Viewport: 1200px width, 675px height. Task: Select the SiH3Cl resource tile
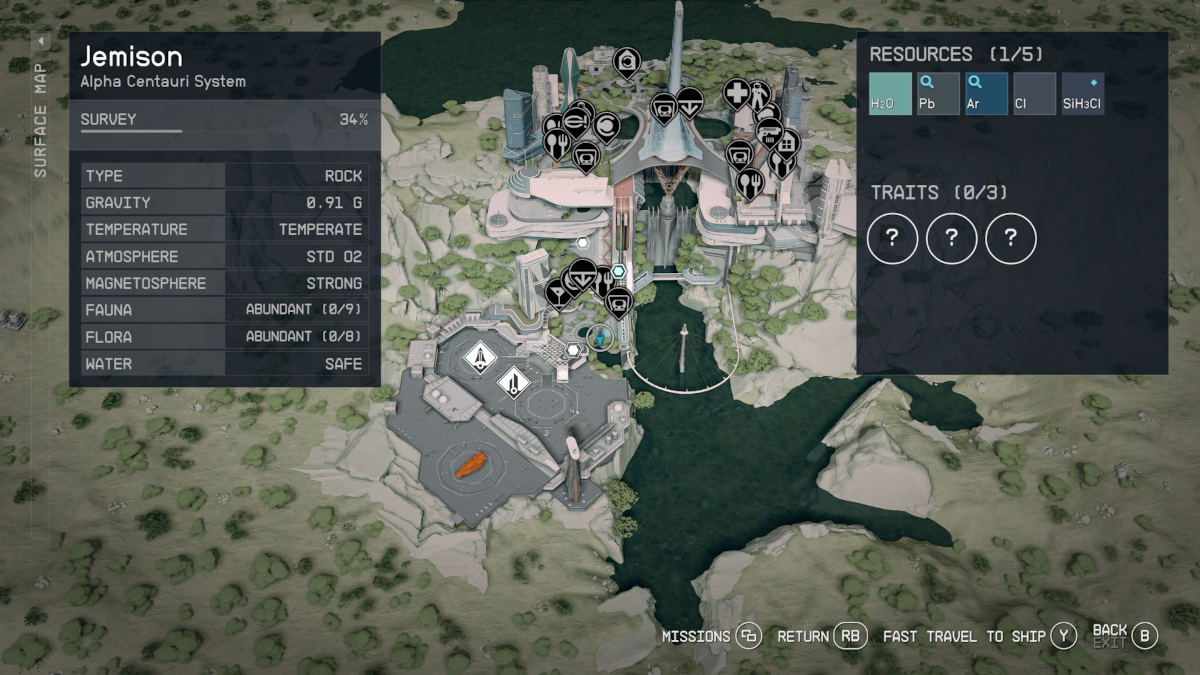click(x=1082, y=93)
